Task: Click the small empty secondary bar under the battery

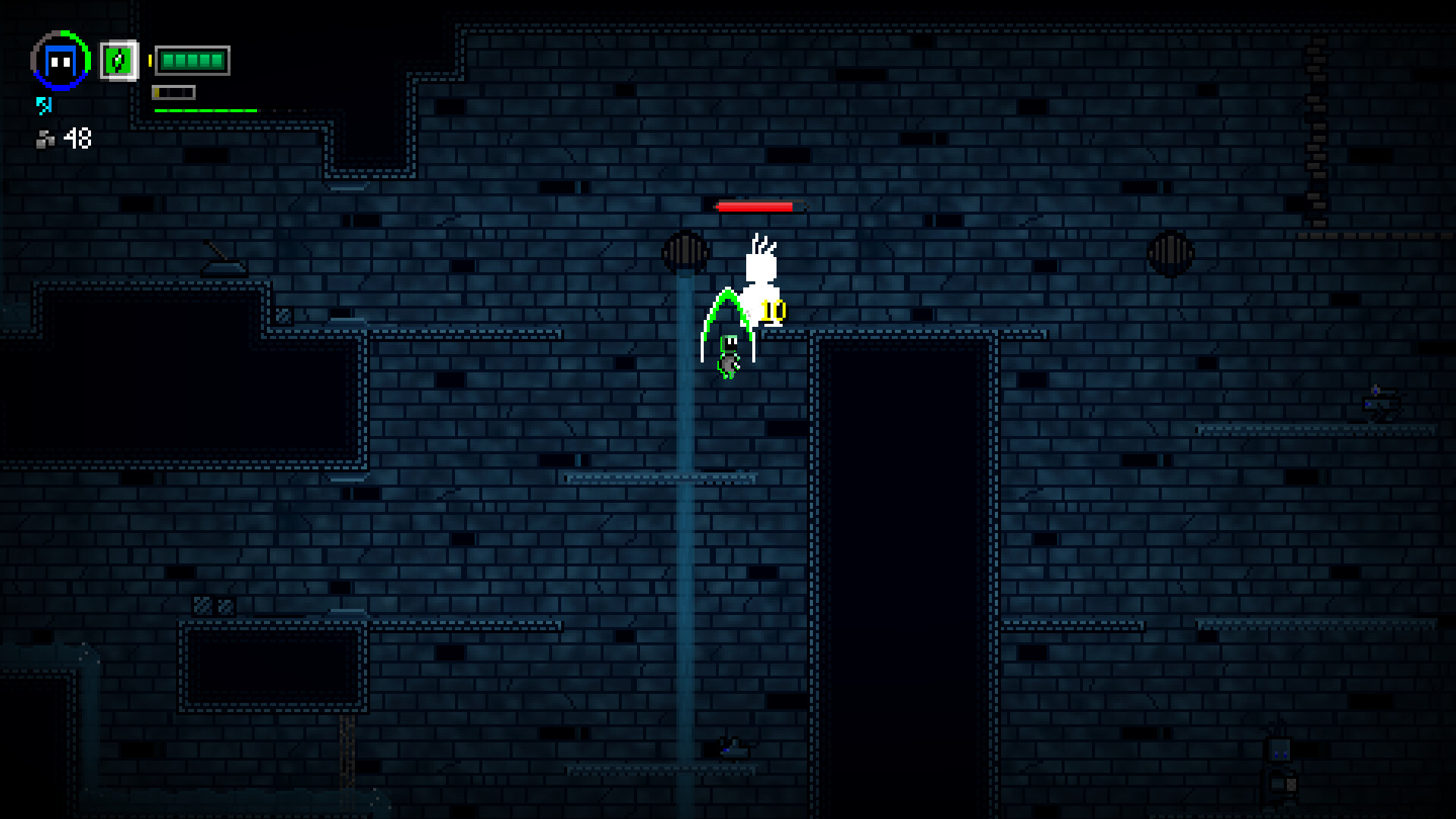Action: pyautogui.click(x=173, y=93)
